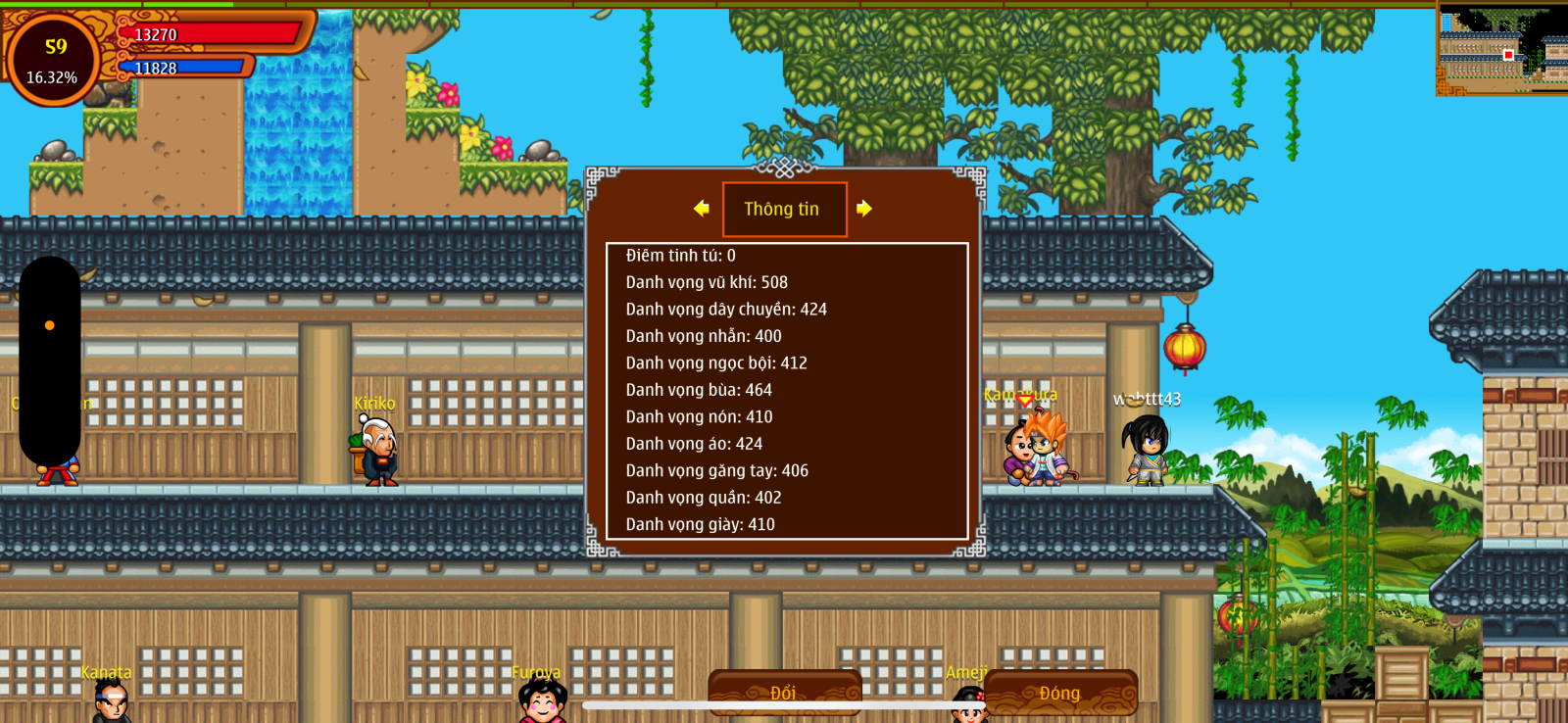Go to next tab with right arrow

click(x=863, y=209)
